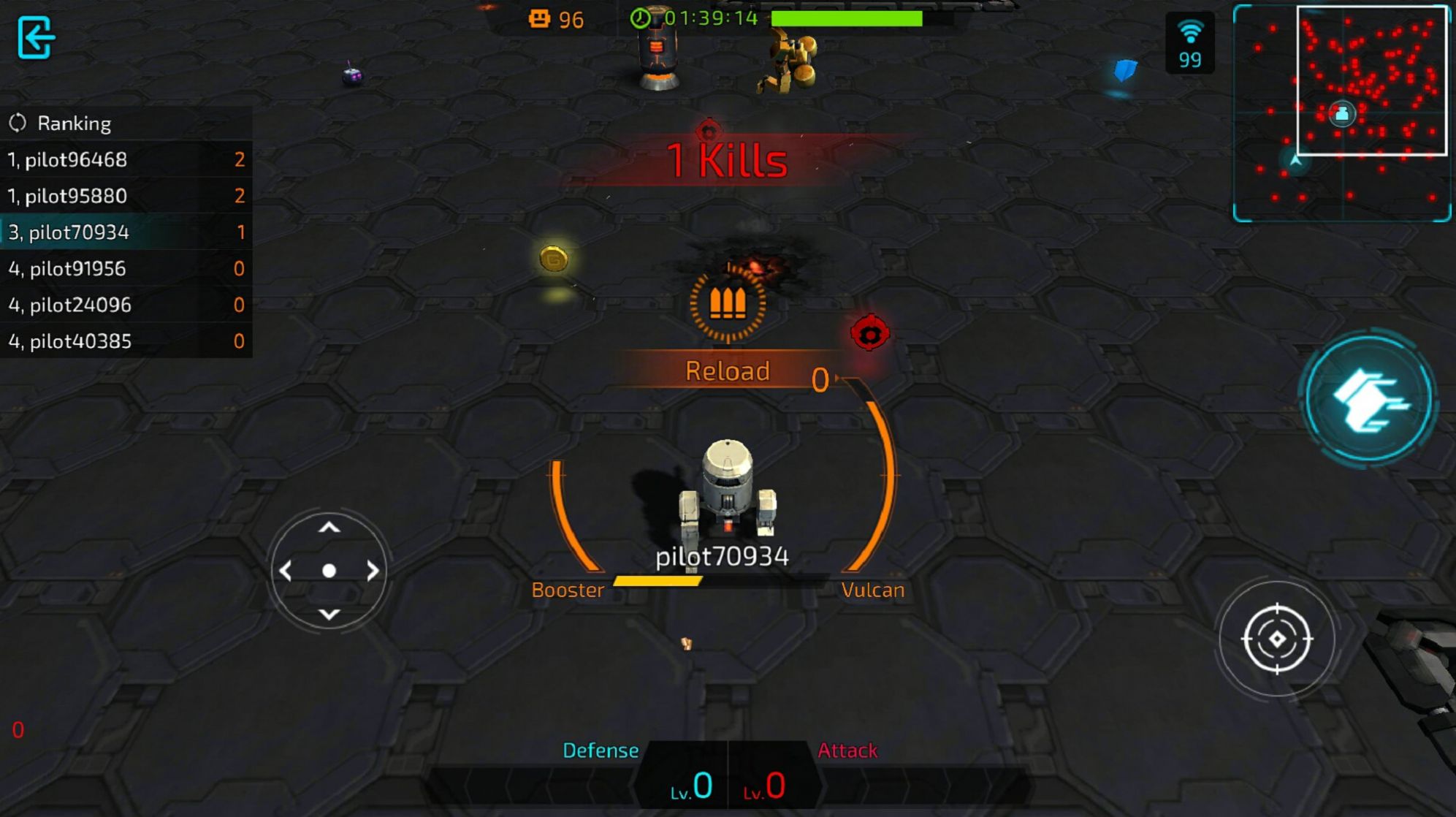Screen dimensions: 1456x817
Task: Pick pilot24096 in the ranking list
Action: click(x=126, y=305)
